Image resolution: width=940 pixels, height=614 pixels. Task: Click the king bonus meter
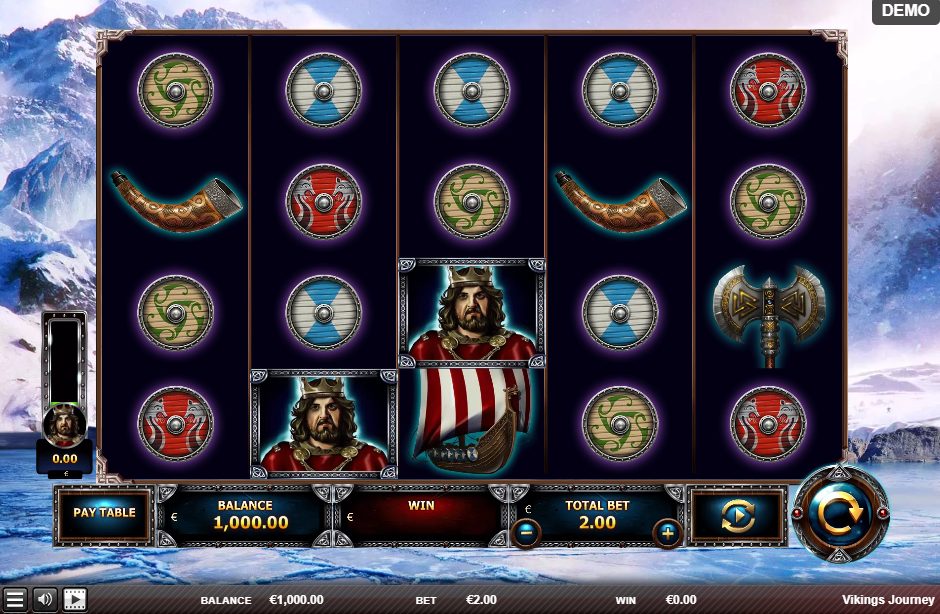click(x=64, y=390)
